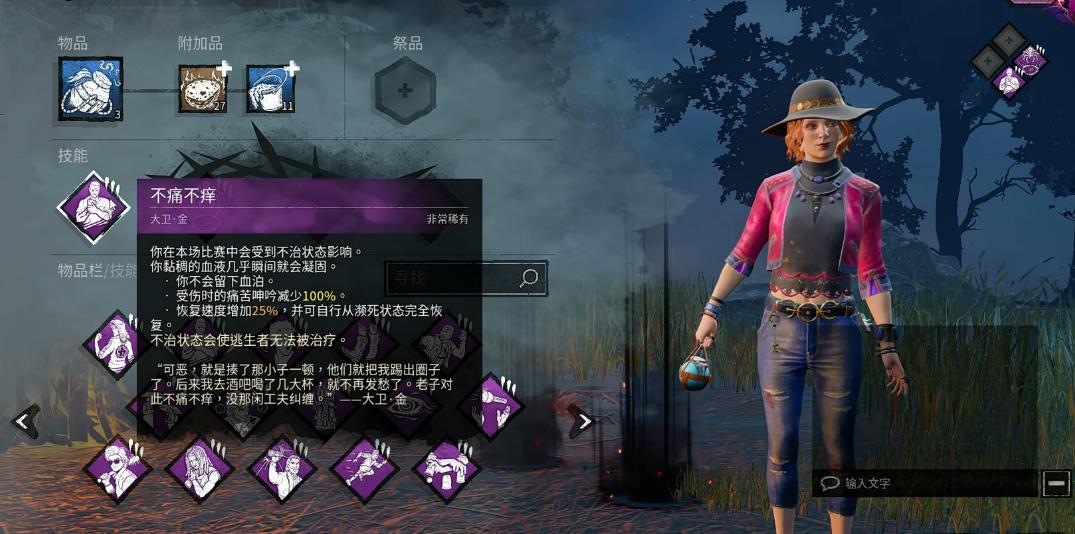
Task: Choose the perk showing a man raising an object
Action: coord(282,467)
